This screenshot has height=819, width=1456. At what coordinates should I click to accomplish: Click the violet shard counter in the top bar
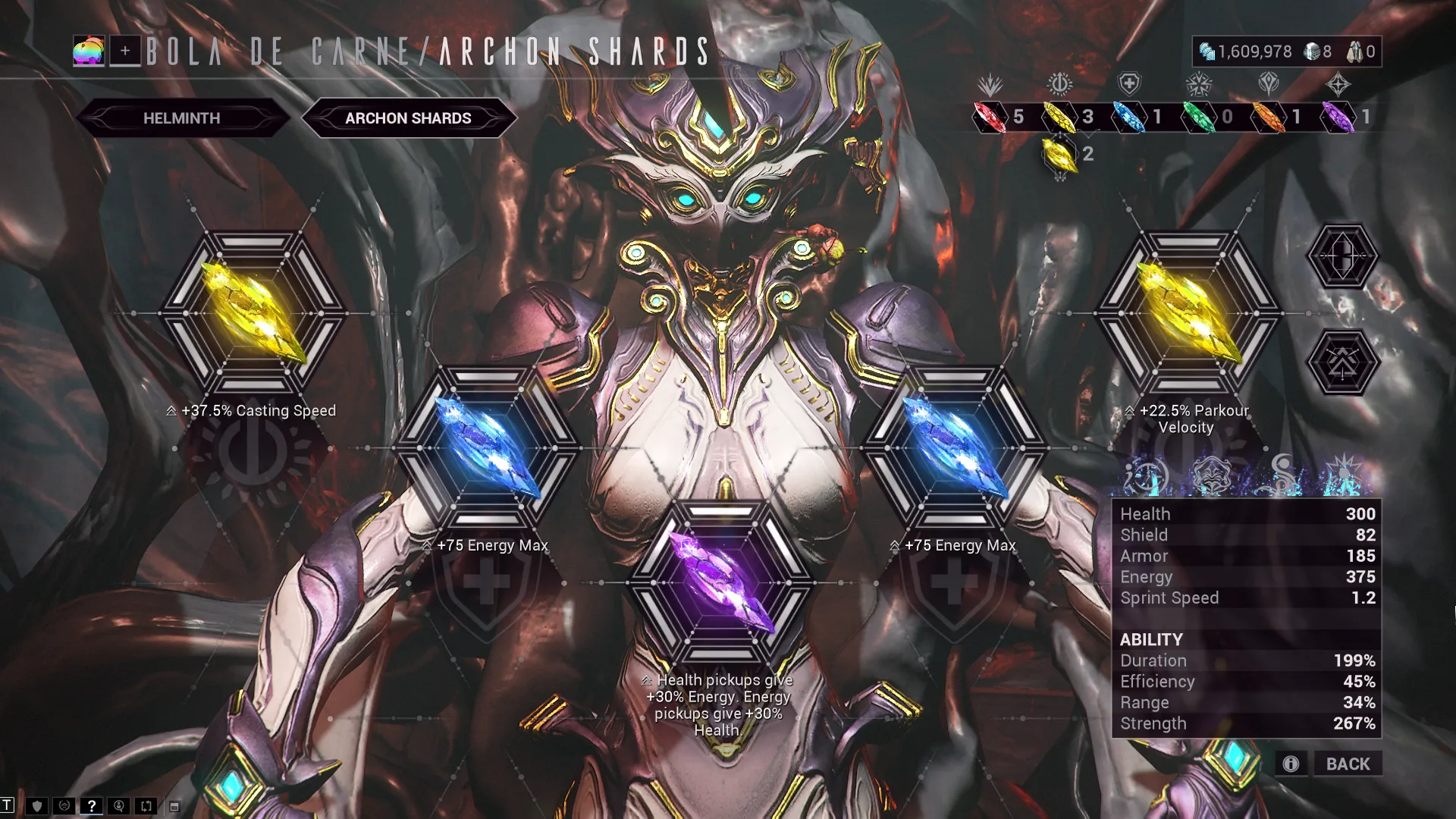[1348, 117]
